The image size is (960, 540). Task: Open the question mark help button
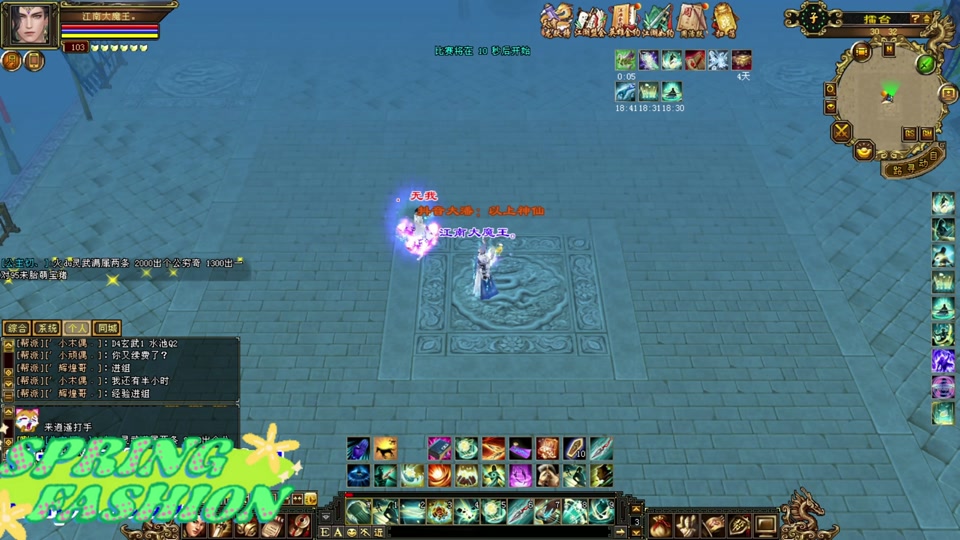pyautogui.click(x=914, y=18)
